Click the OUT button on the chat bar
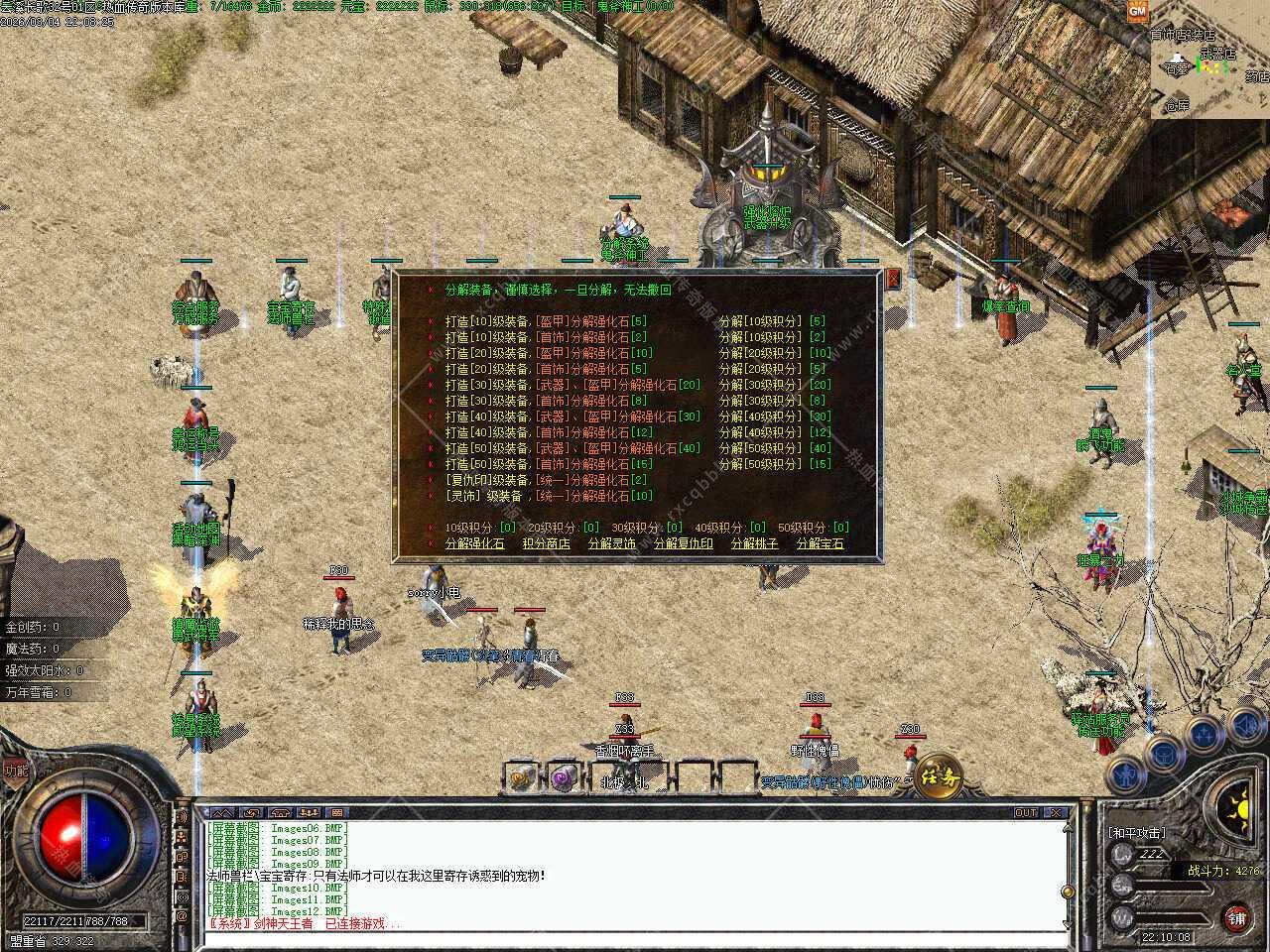 (x=1026, y=812)
